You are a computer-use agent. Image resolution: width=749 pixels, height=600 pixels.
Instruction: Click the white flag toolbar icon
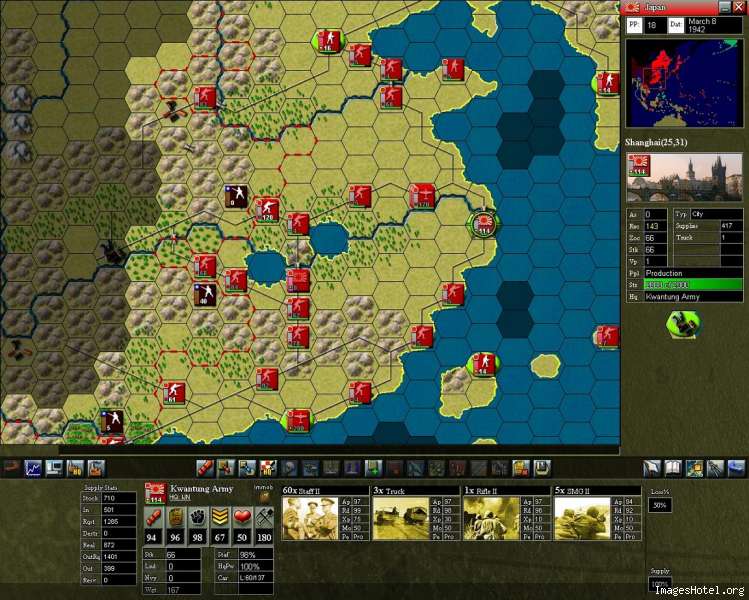pyautogui.click(x=651, y=467)
